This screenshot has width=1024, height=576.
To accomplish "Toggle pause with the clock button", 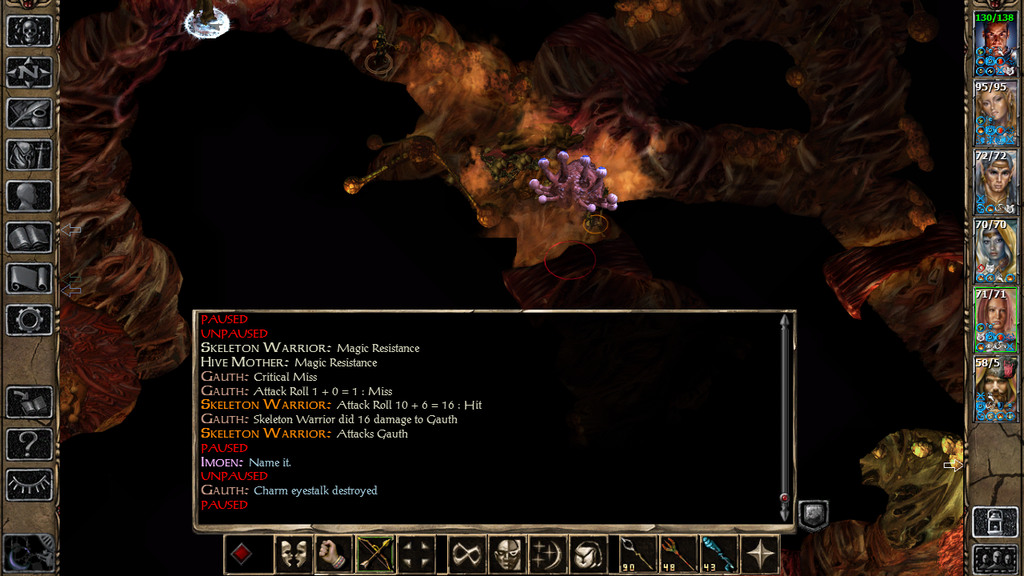I will click(x=28, y=553).
